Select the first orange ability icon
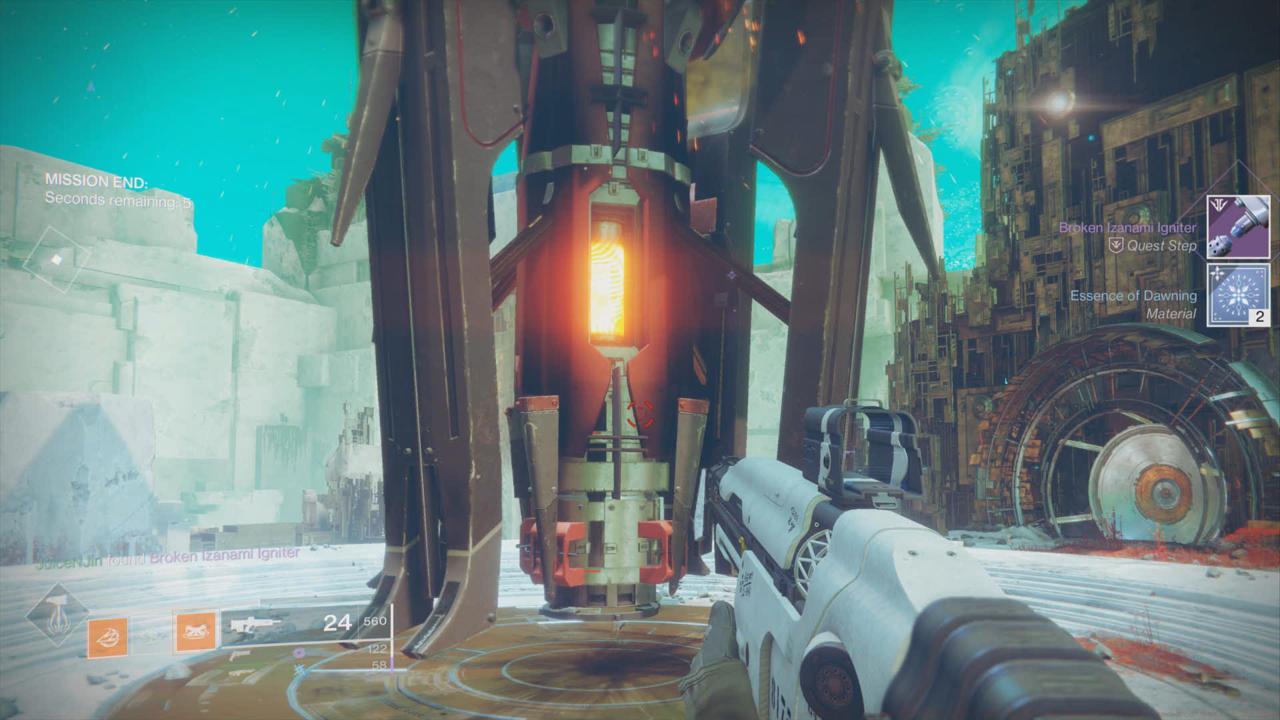Screen dimensions: 1280x720 click(107, 636)
